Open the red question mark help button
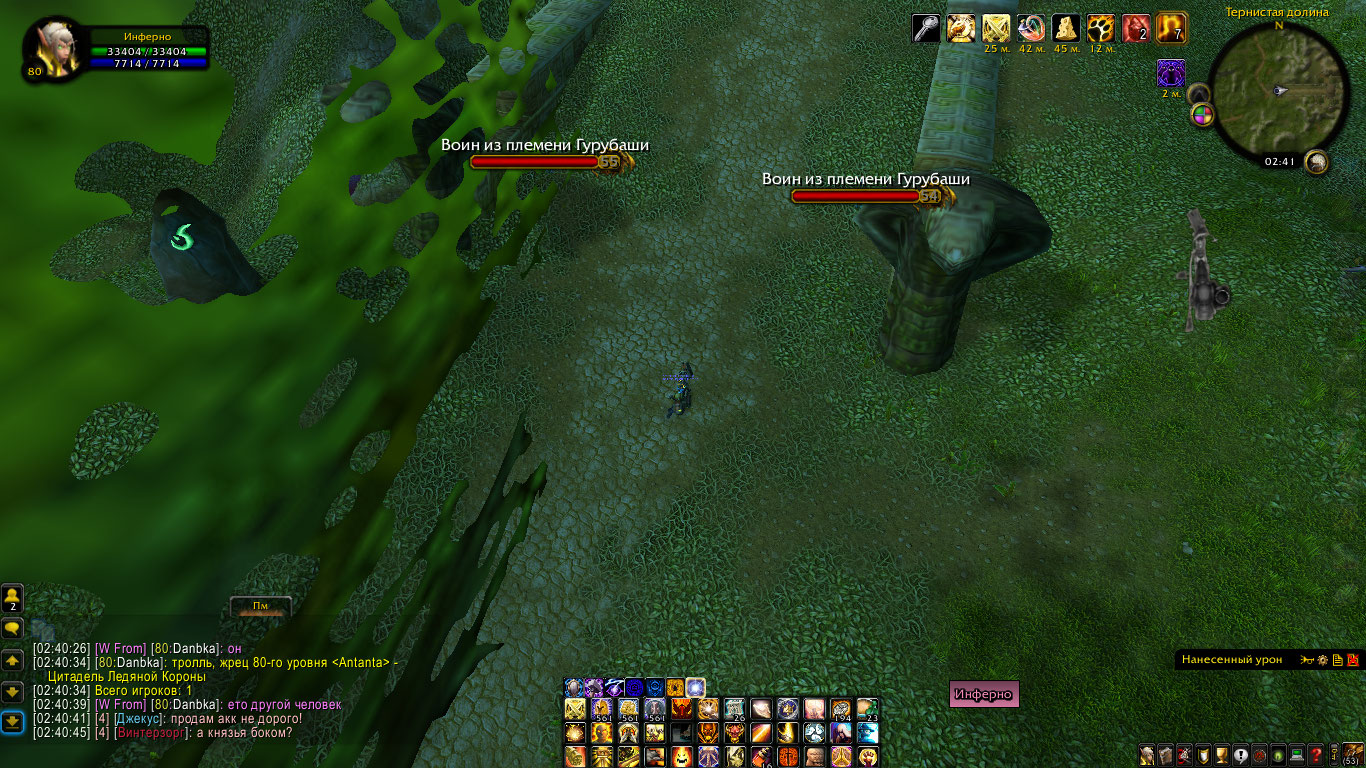 click(x=1316, y=754)
